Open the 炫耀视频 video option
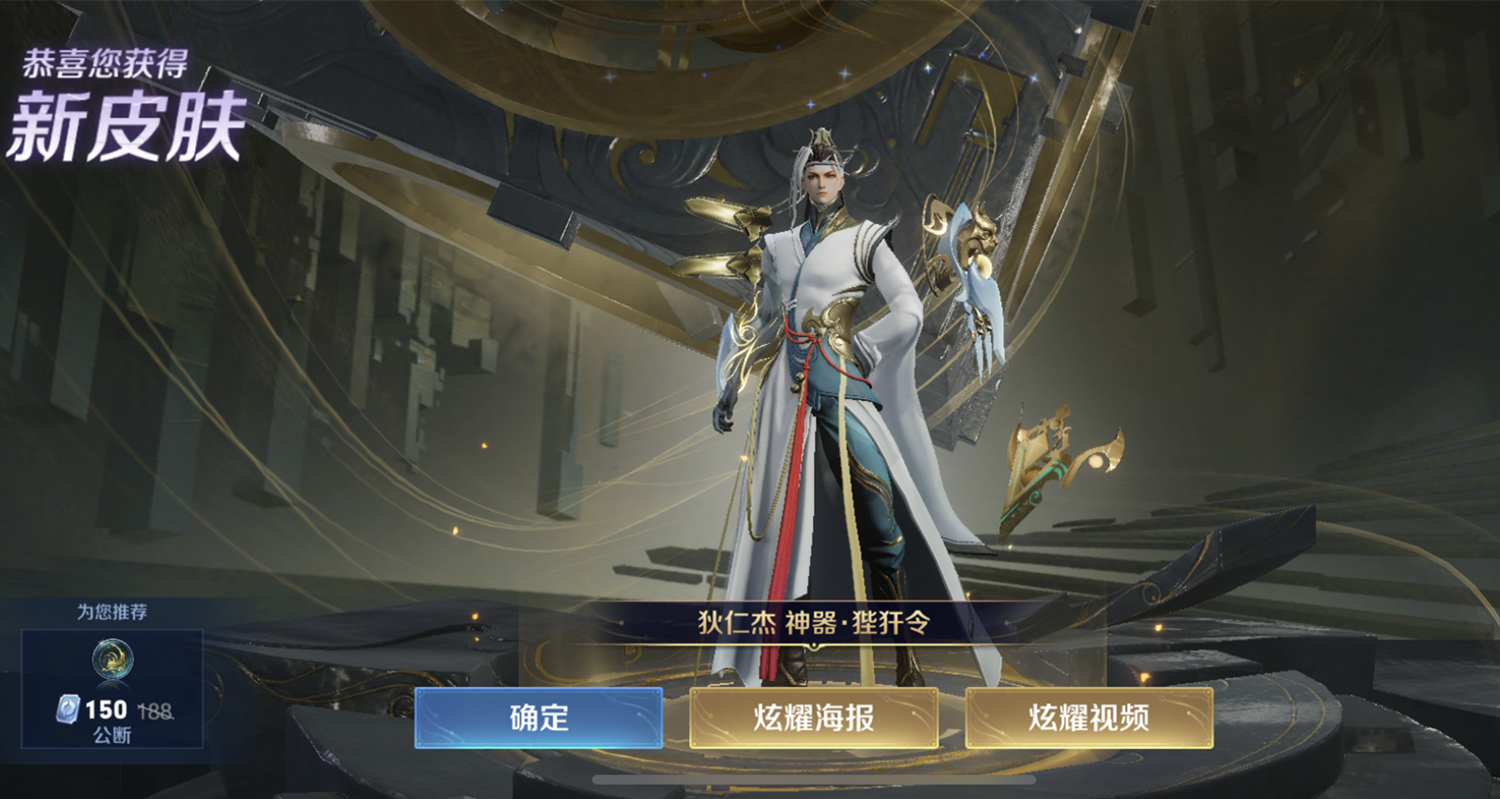 tap(1087, 718)
